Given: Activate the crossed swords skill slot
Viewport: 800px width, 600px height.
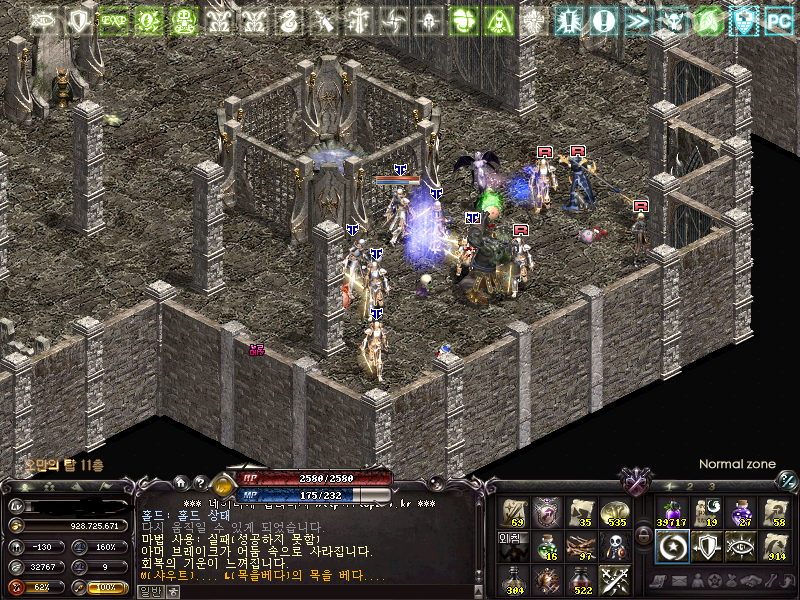Looking at the screenshot, I should (614, 579).
